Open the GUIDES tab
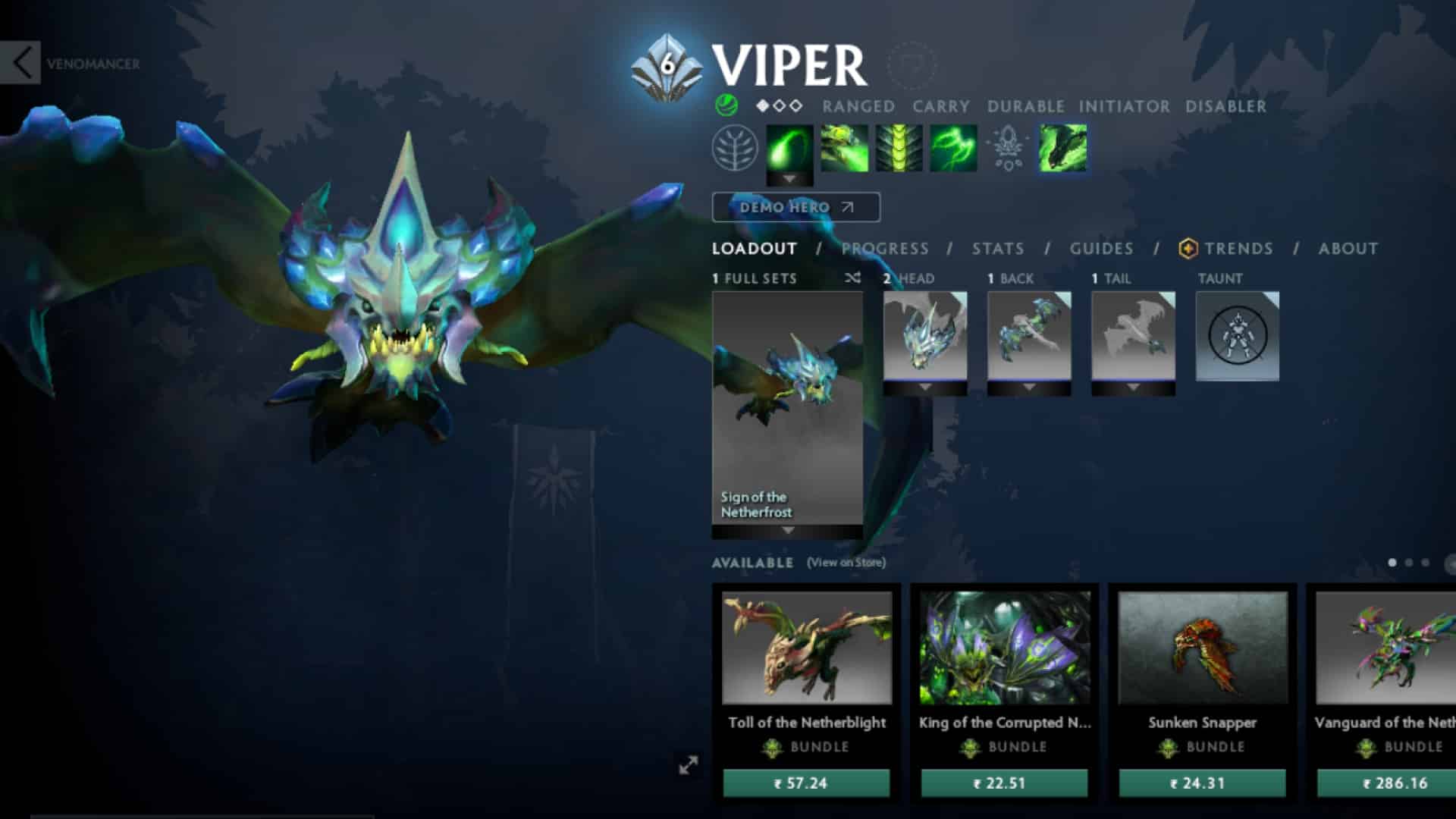Viewport: 1456px width, 819px height. tap(1101, 249)
